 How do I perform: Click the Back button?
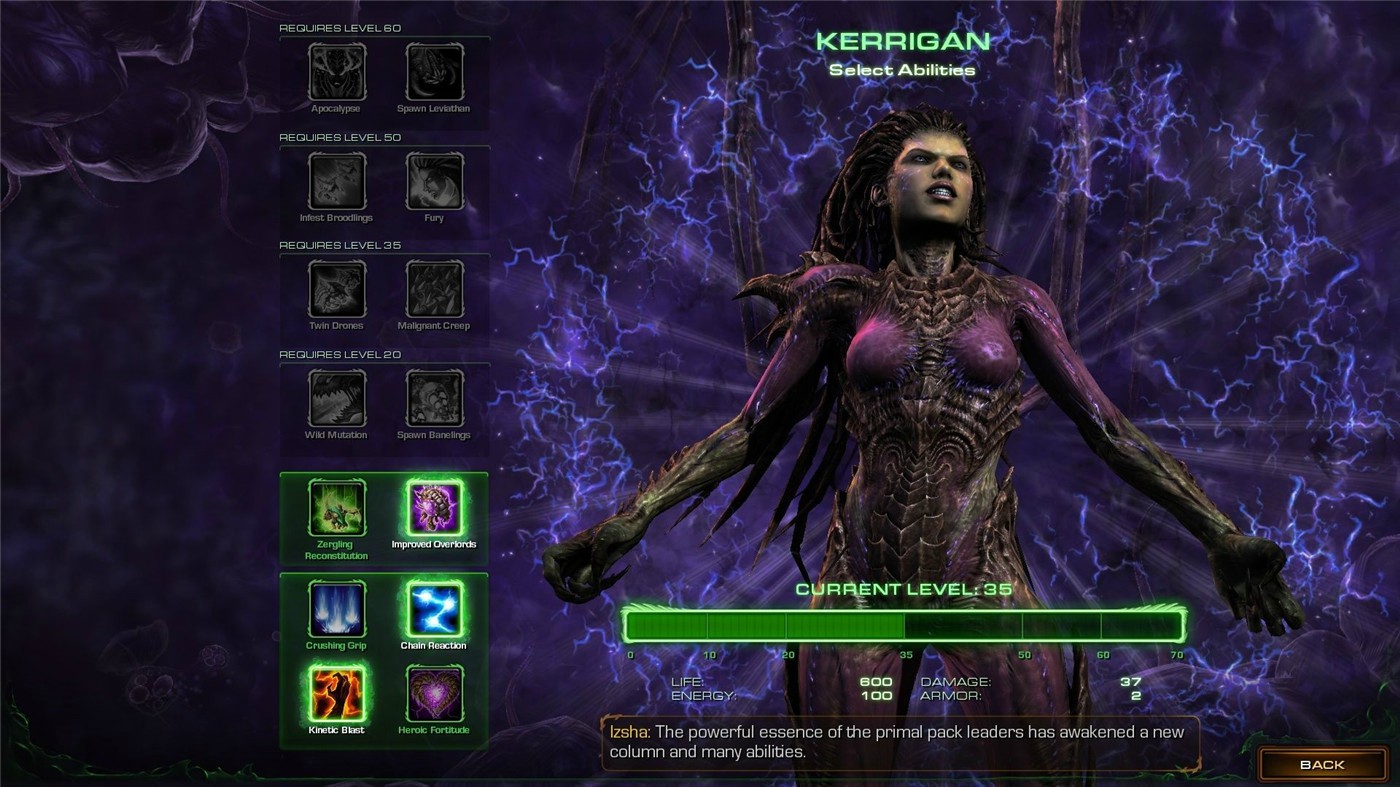[x=1322, y=764]
